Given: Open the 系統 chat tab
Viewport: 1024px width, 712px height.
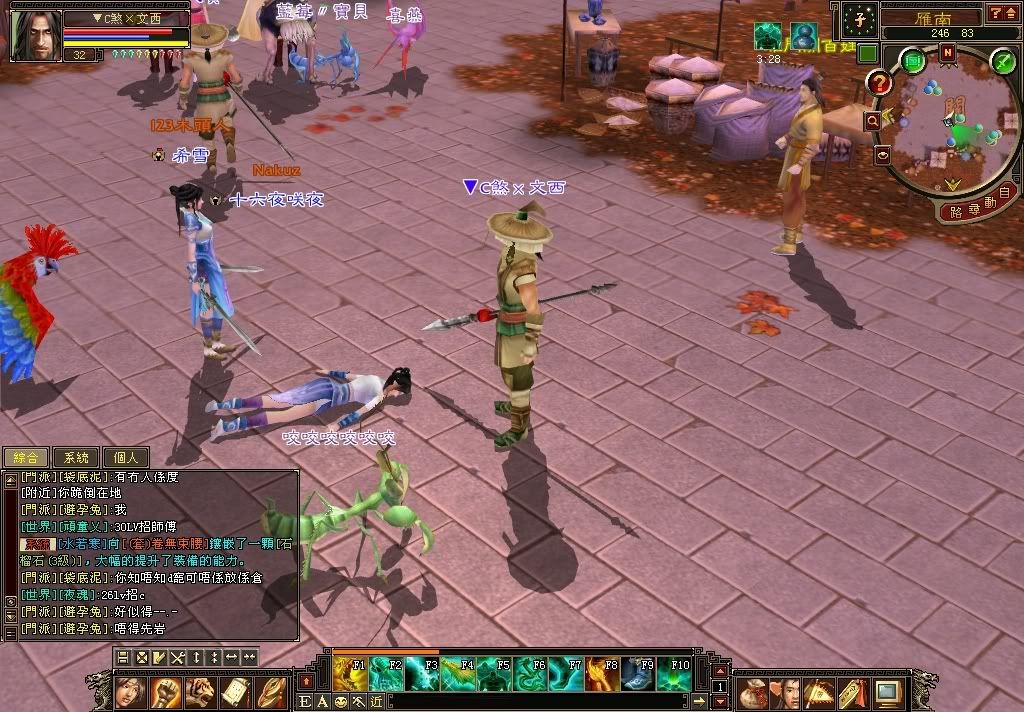Looking at the screenshot, I should (x=75, y=457).
